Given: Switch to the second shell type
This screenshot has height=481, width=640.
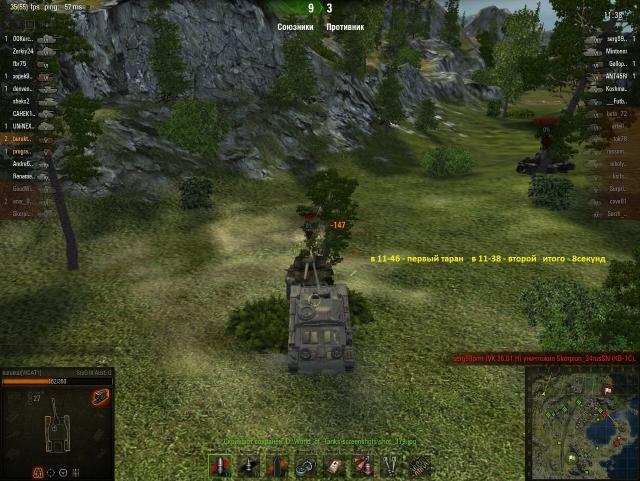Looking at the screenshot, I should [x=246, y=466].
